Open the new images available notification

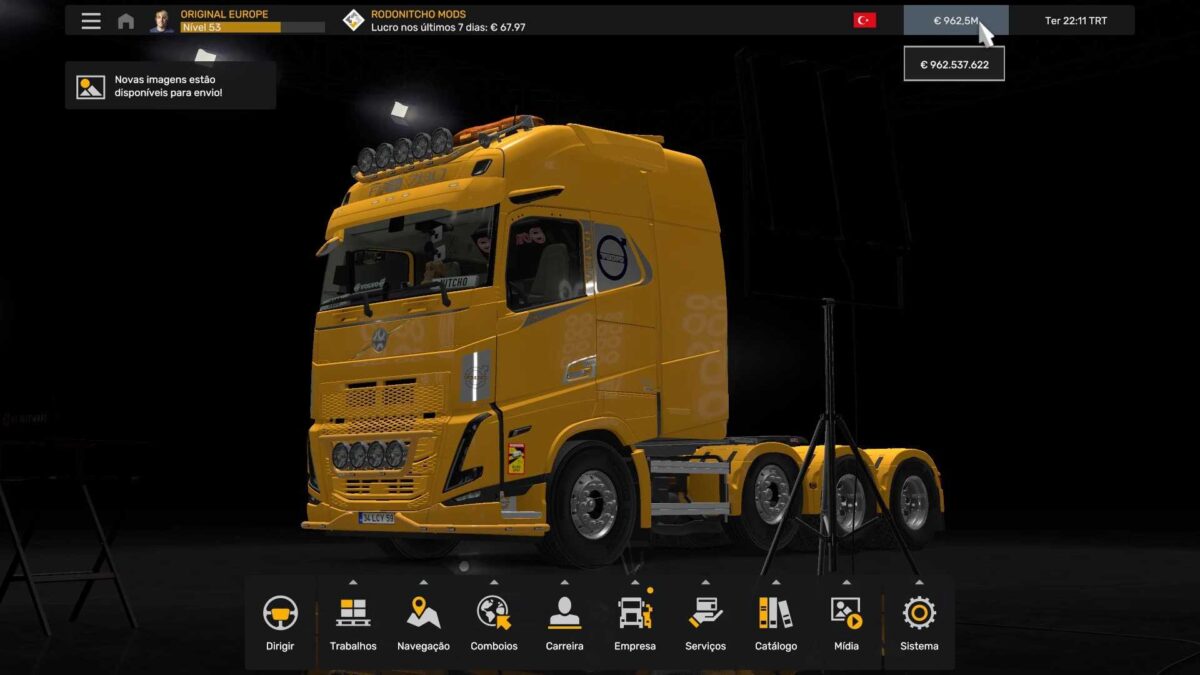[170, 86]
